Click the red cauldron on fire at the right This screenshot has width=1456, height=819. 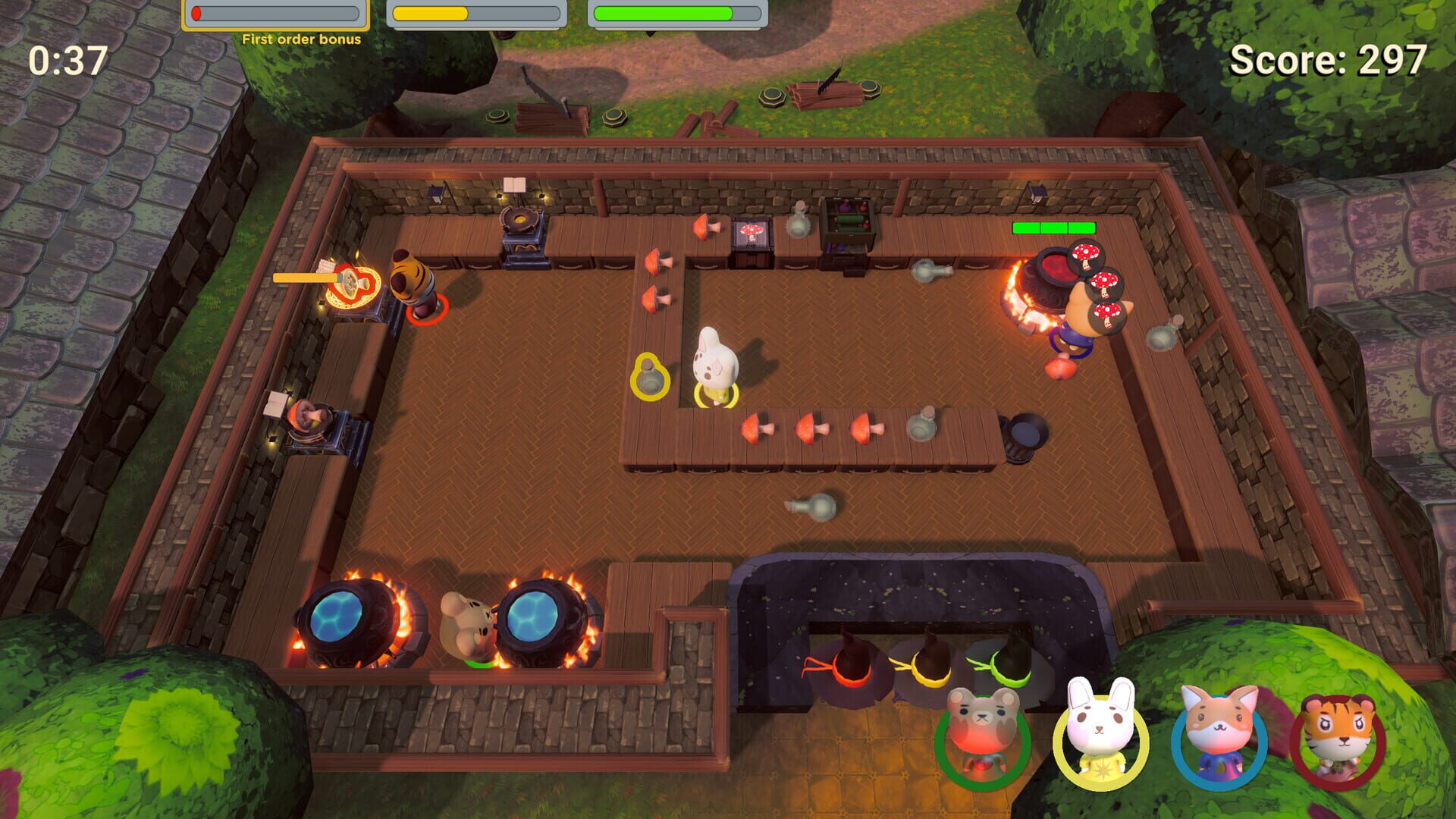(1046, 273)
